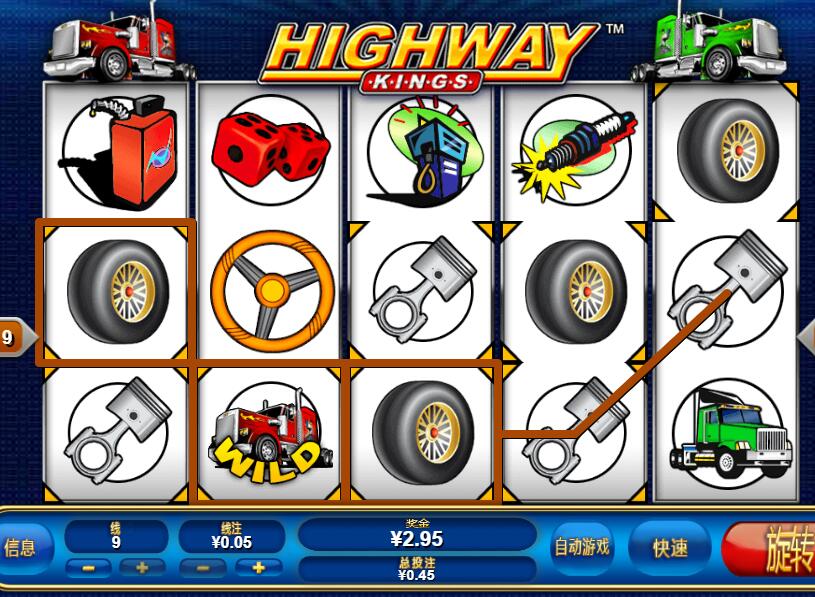Lower the line bet (线注) amount
Screen dimensions: 815x597
click(203, 567)
